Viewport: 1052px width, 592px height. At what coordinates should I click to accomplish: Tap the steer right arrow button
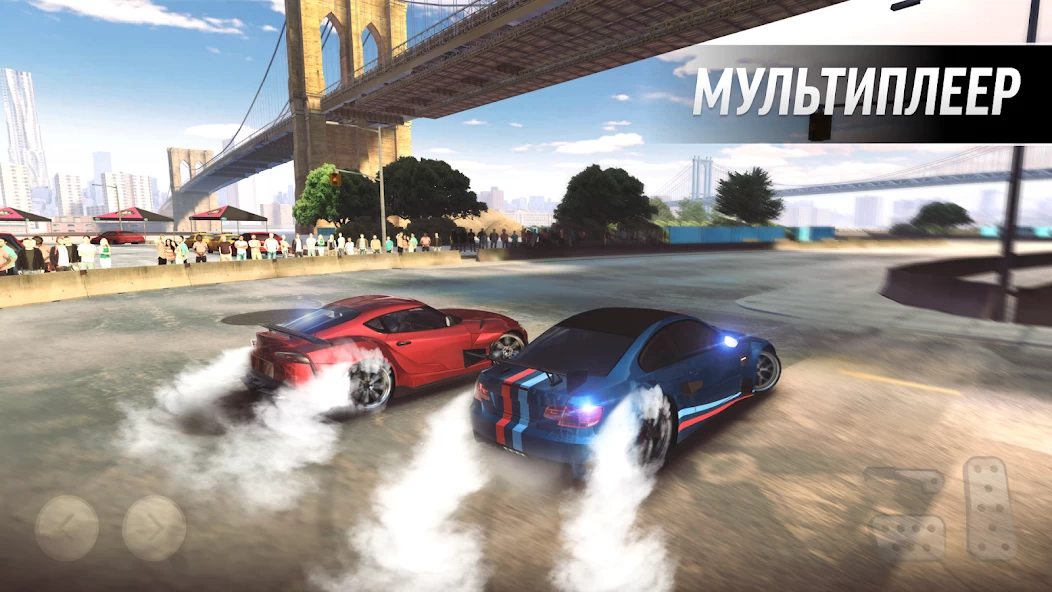coord(154,527)
